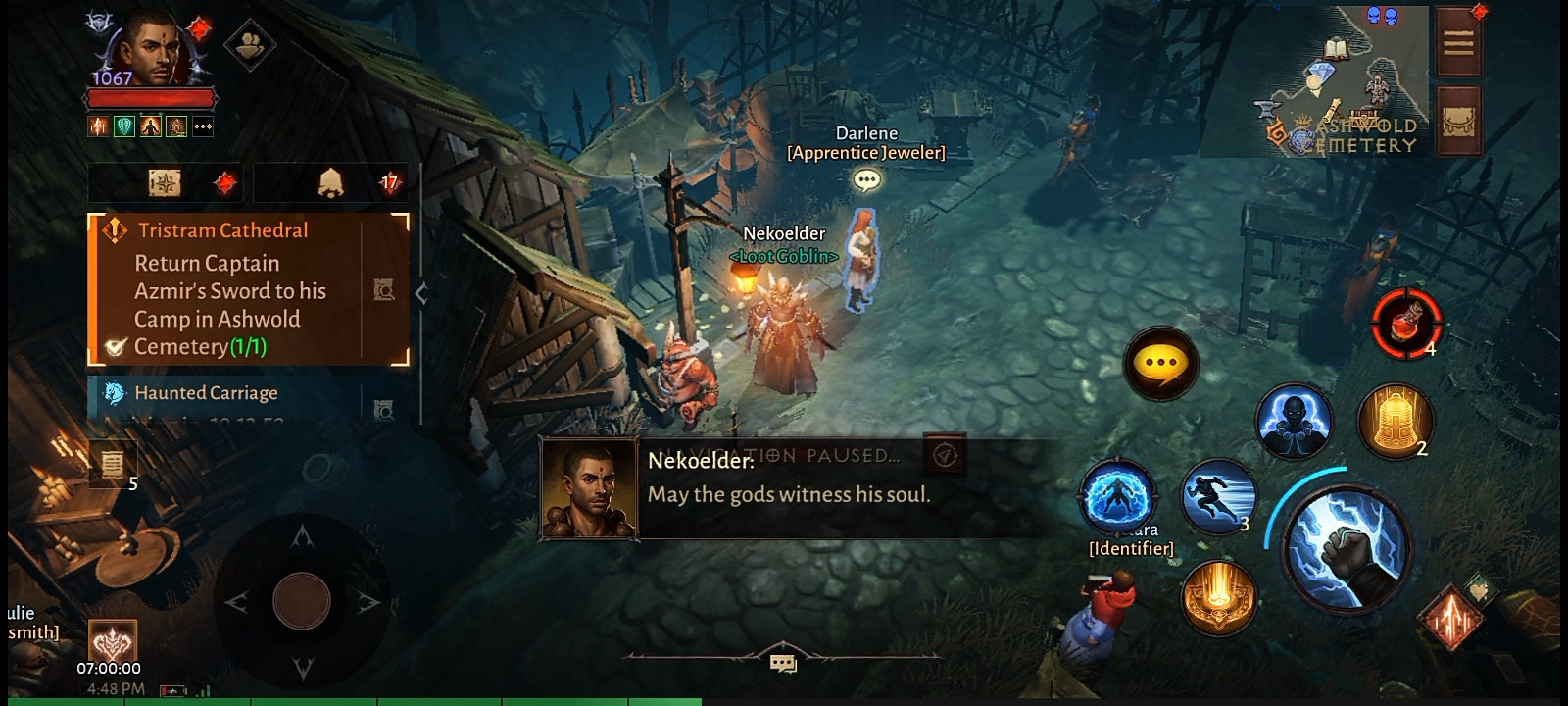The image size is (1568, 706).
Task: Open the bell notifications tab
Action: click(331, 182)
